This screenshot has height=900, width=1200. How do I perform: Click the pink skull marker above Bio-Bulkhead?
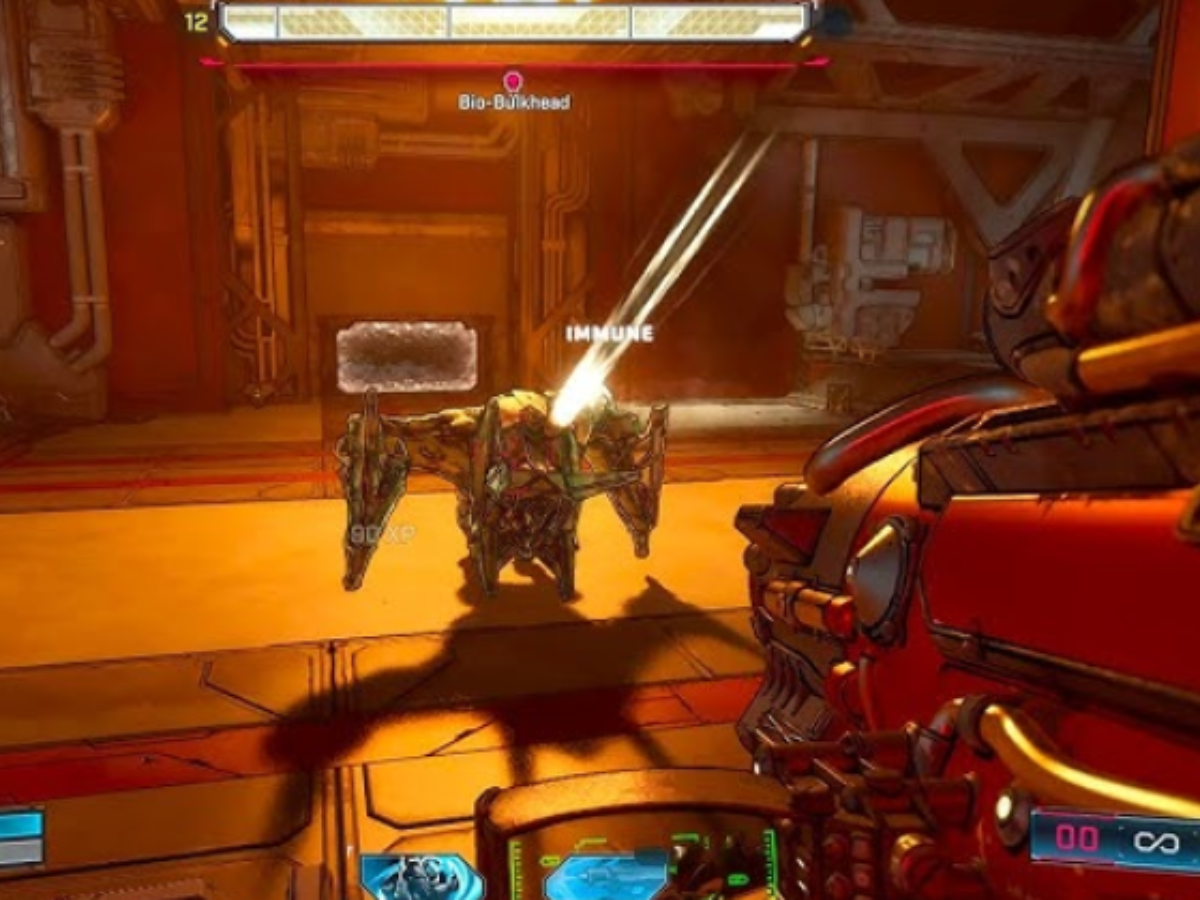tap(513, 81)
